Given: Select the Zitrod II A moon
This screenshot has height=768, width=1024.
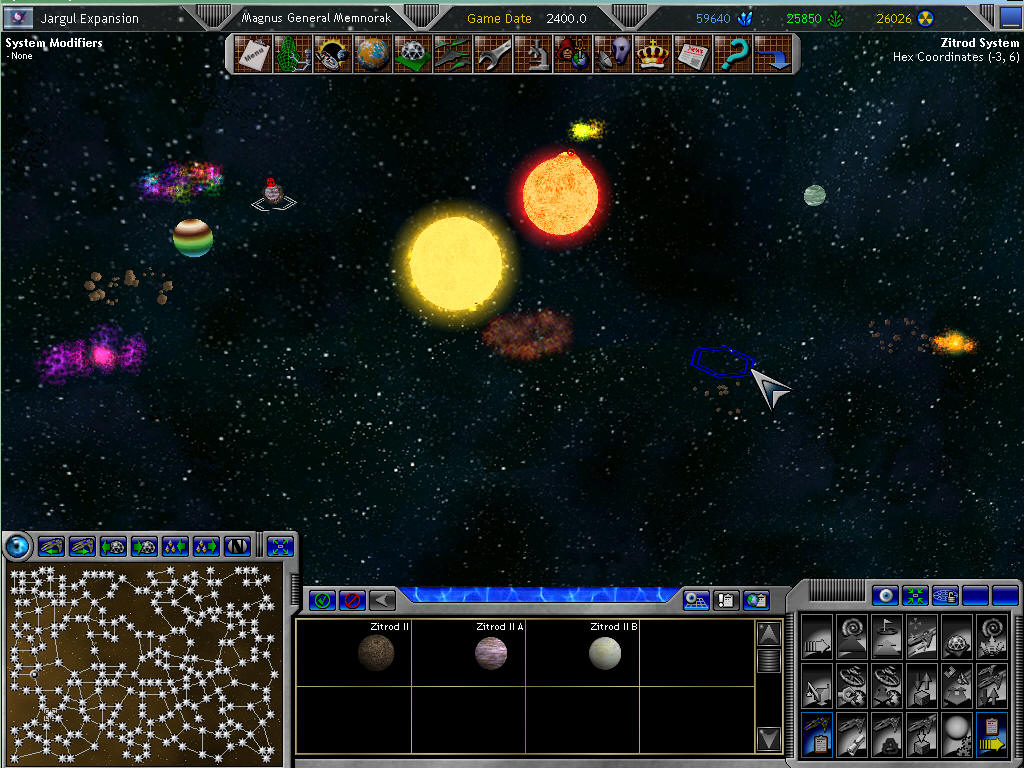Looking at the screenshot, I should pos(491,653).
